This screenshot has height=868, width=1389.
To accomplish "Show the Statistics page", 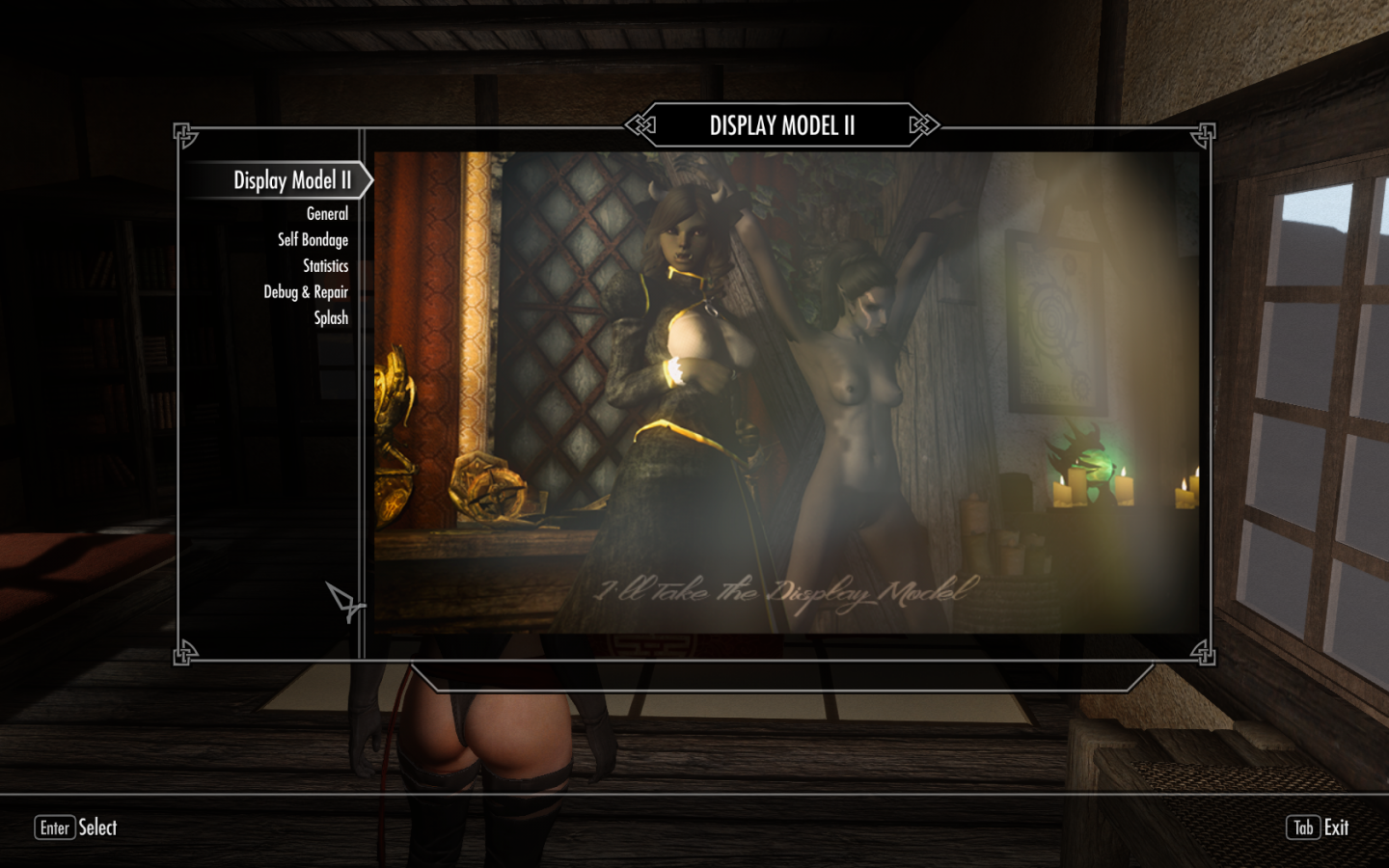I will [x=325, y=266].
